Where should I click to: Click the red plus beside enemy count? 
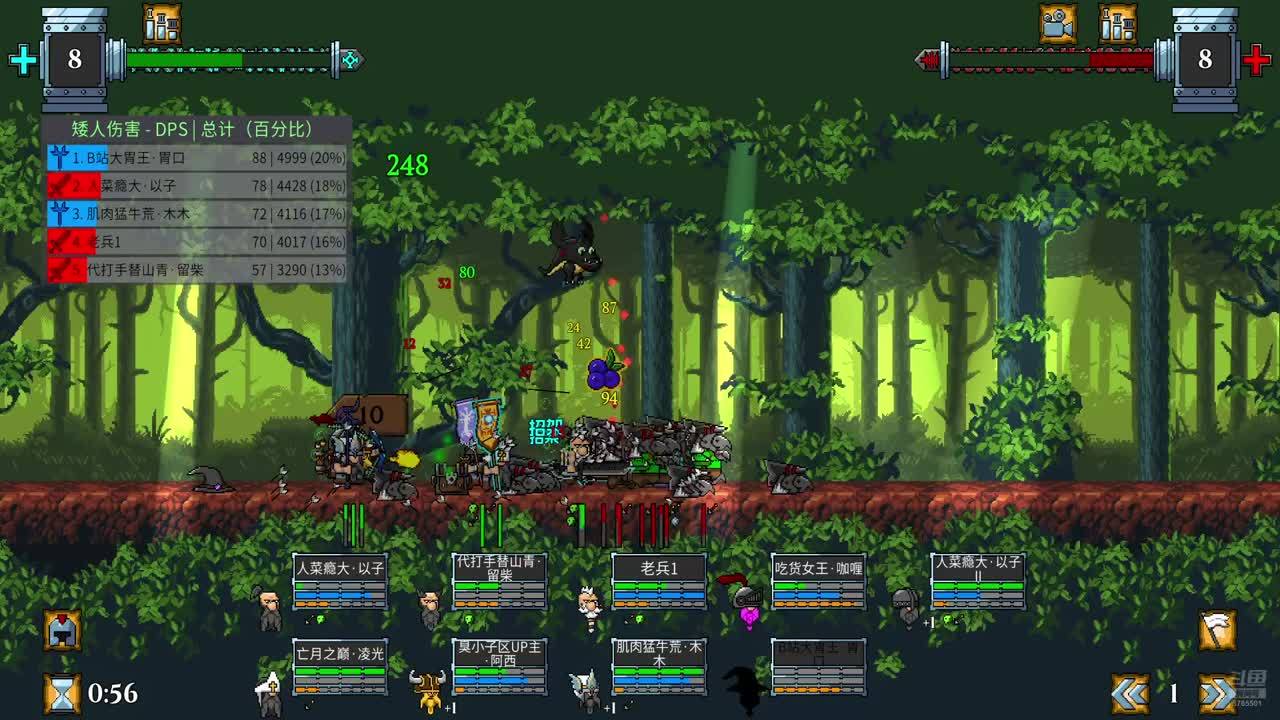pos(1256,60)
